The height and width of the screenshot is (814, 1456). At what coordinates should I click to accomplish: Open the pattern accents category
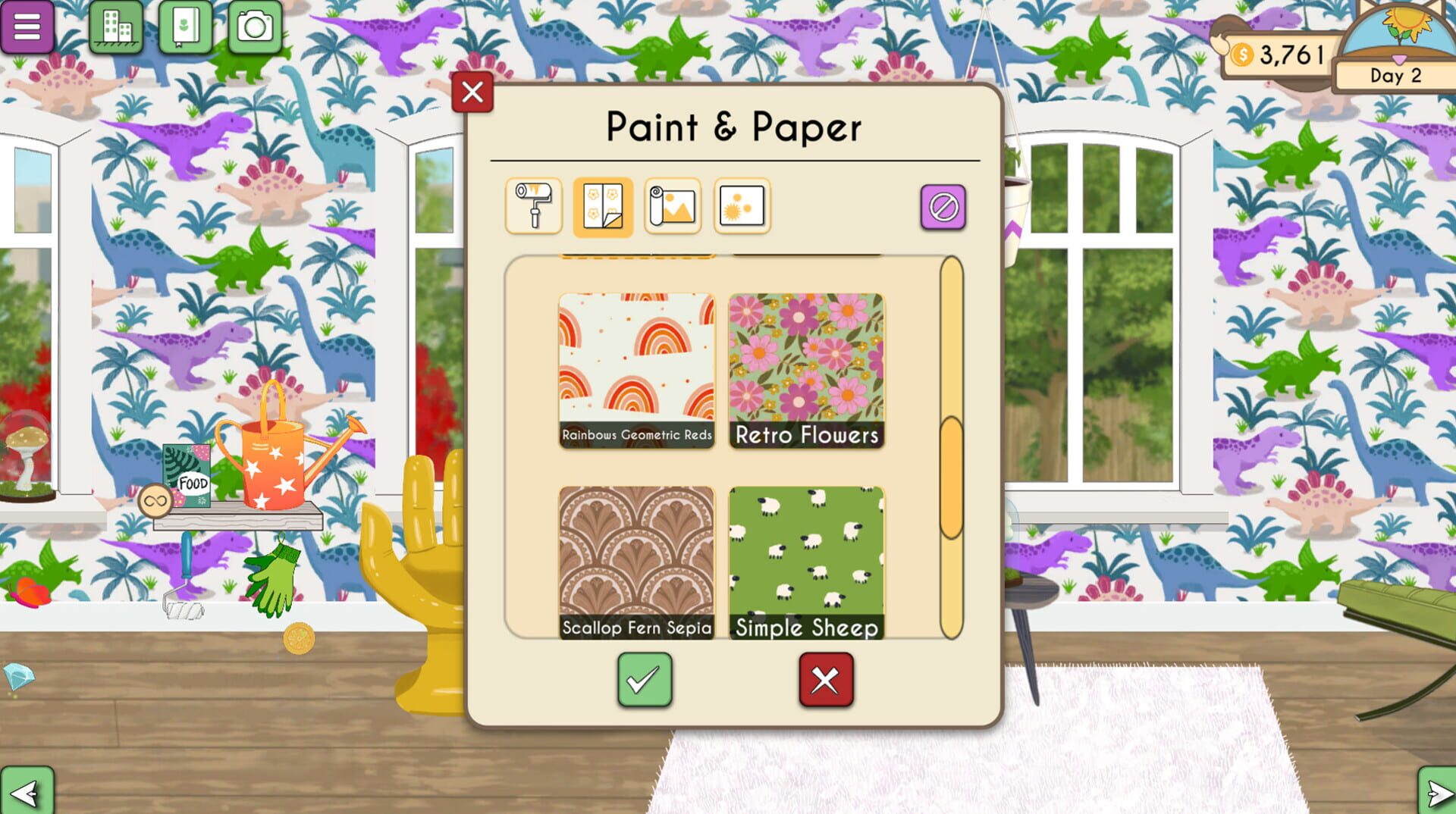coord(741,206)
